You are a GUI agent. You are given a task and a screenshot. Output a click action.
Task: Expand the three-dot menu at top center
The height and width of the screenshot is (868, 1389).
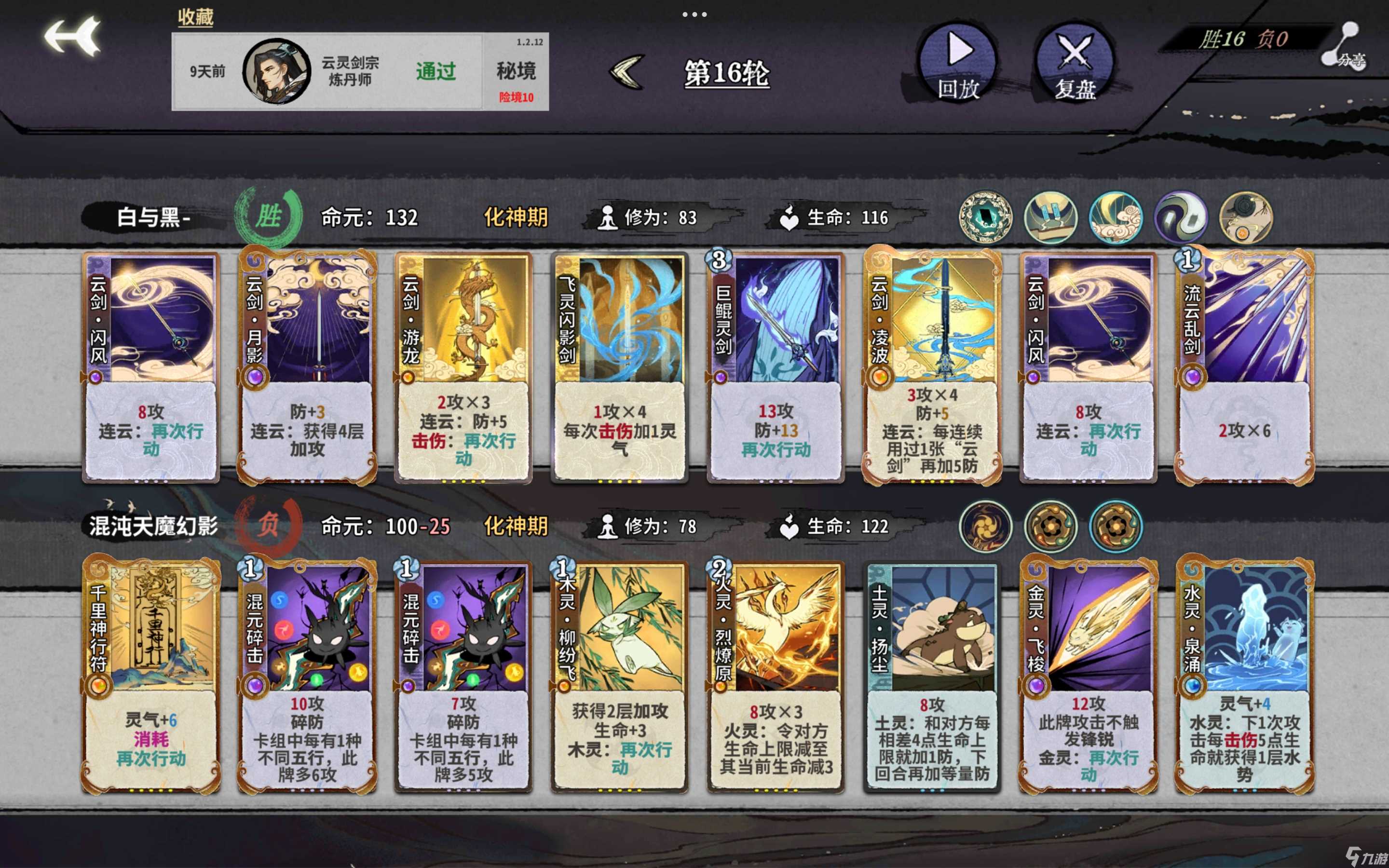click(695, 14)
